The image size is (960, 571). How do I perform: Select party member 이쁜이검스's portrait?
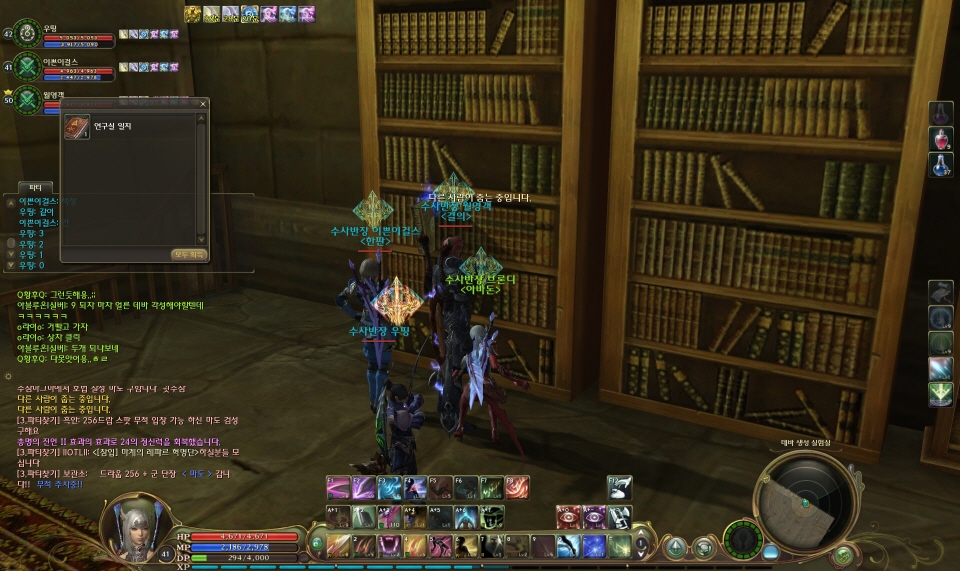pos(26,68)
